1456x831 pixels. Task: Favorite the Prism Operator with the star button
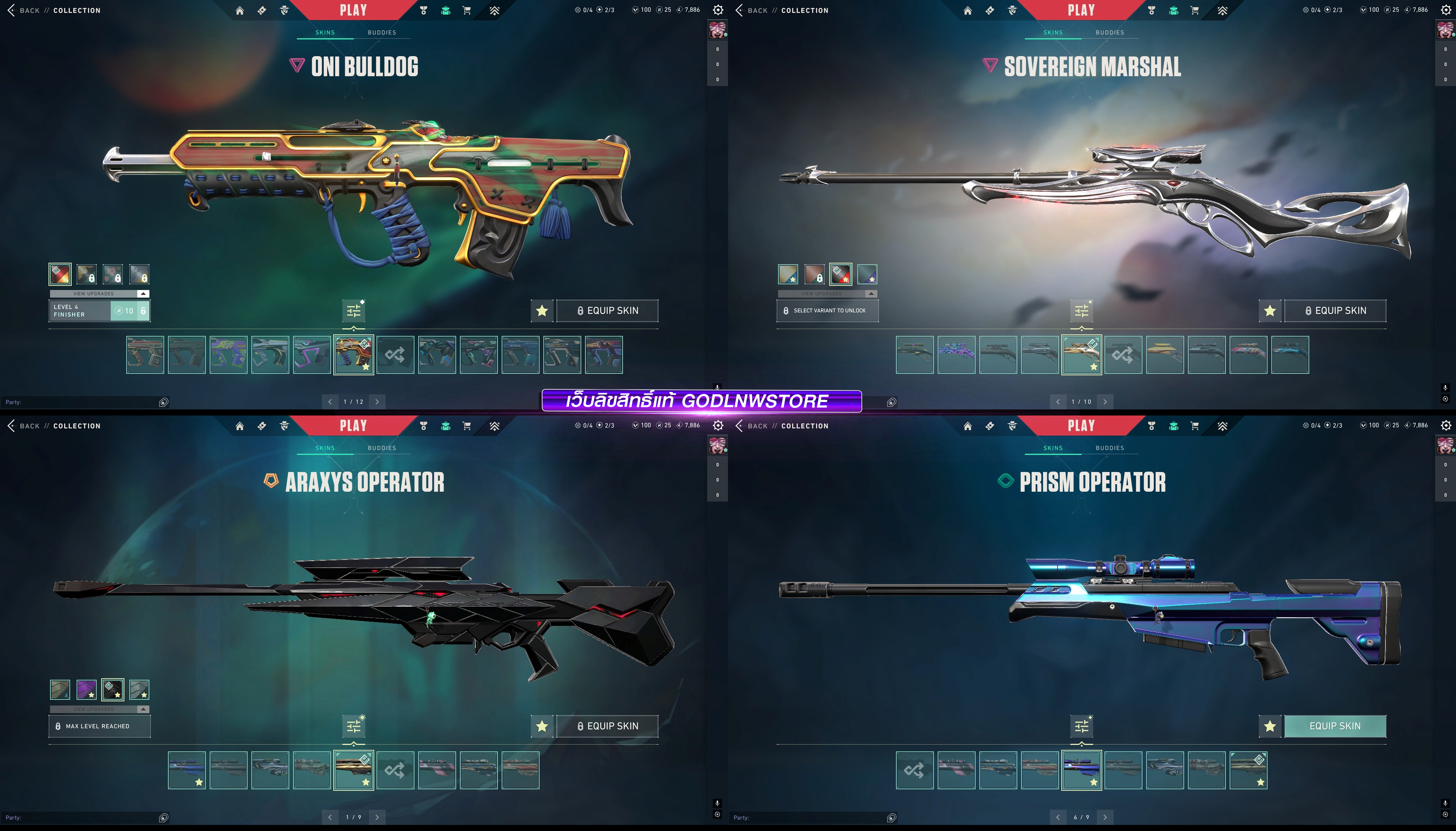click(1269, 726)
